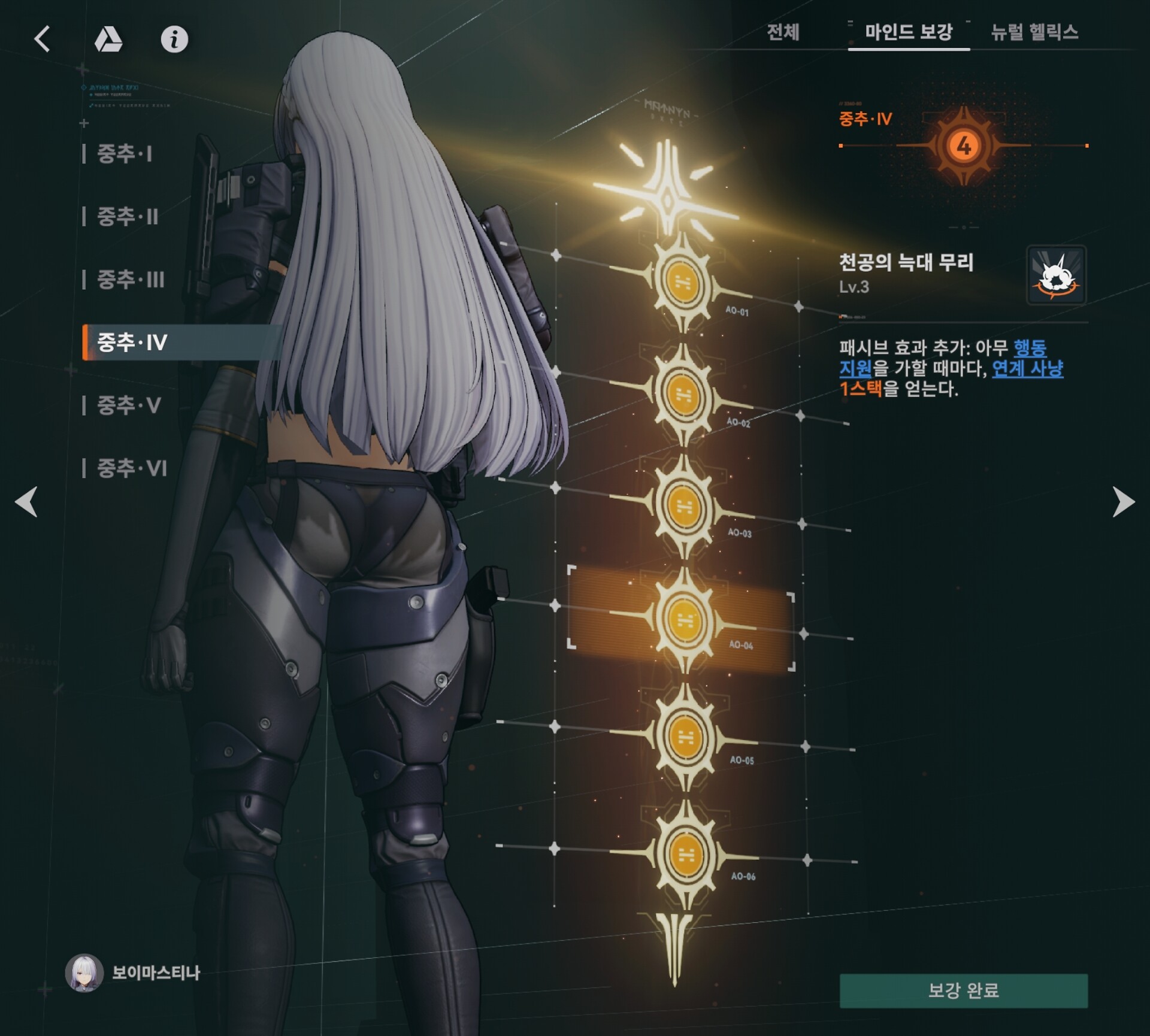Select the AO-03 spine node
The image size is (1150, 1036).
[x=683, y=505]
